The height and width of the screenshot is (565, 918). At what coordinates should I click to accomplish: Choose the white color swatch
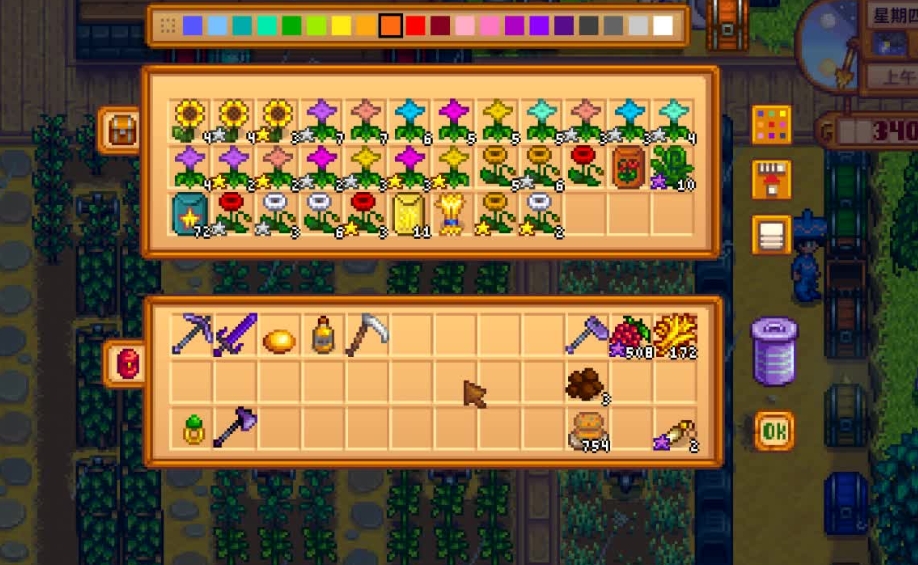pyautogui.click(x=663, y=26)
